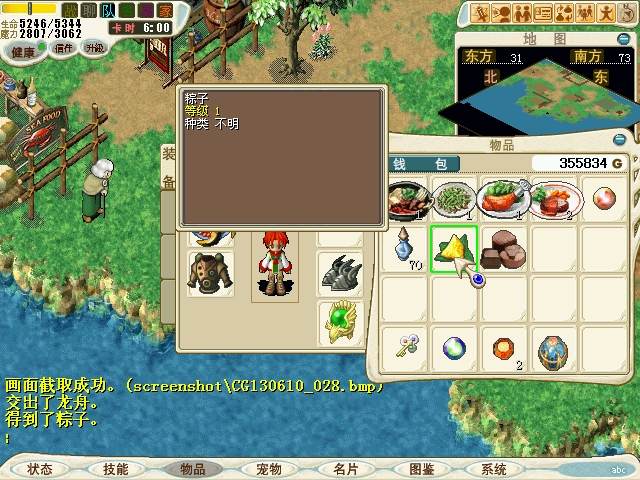This screenshot has height=480, width=640.
Task: Toggle the 队 team mode icon
Action: pos(107,10)
